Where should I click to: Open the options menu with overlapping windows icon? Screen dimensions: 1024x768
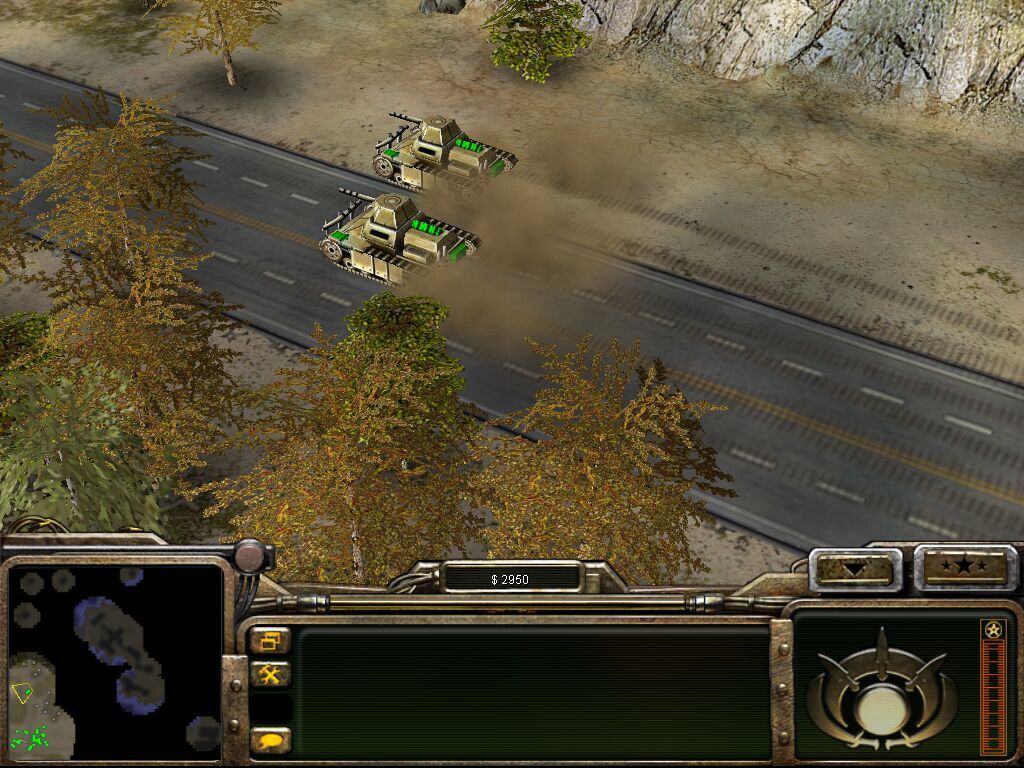pos(270,641)
